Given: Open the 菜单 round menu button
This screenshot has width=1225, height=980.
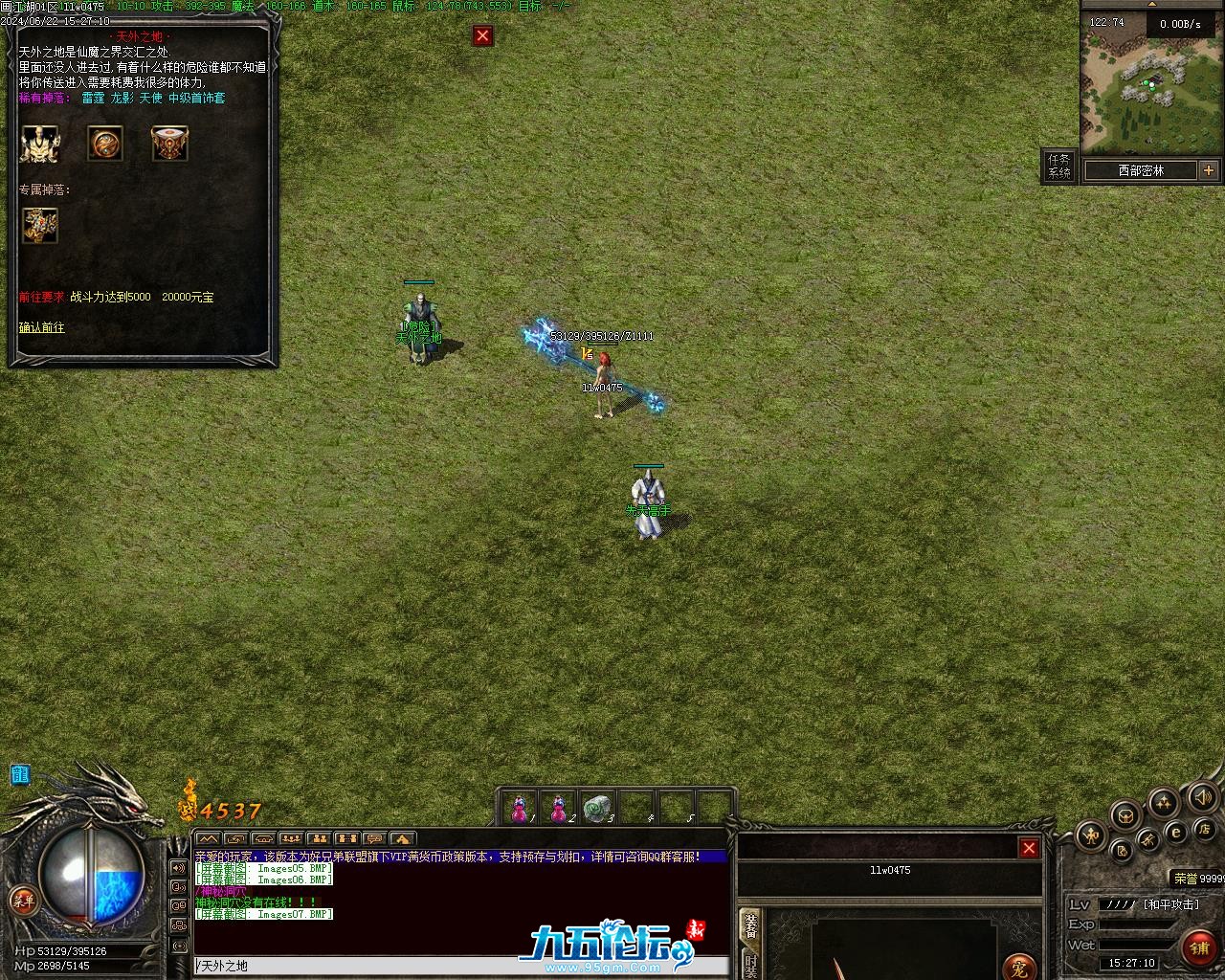Looking at the screenshot, I should click(23, 900).
